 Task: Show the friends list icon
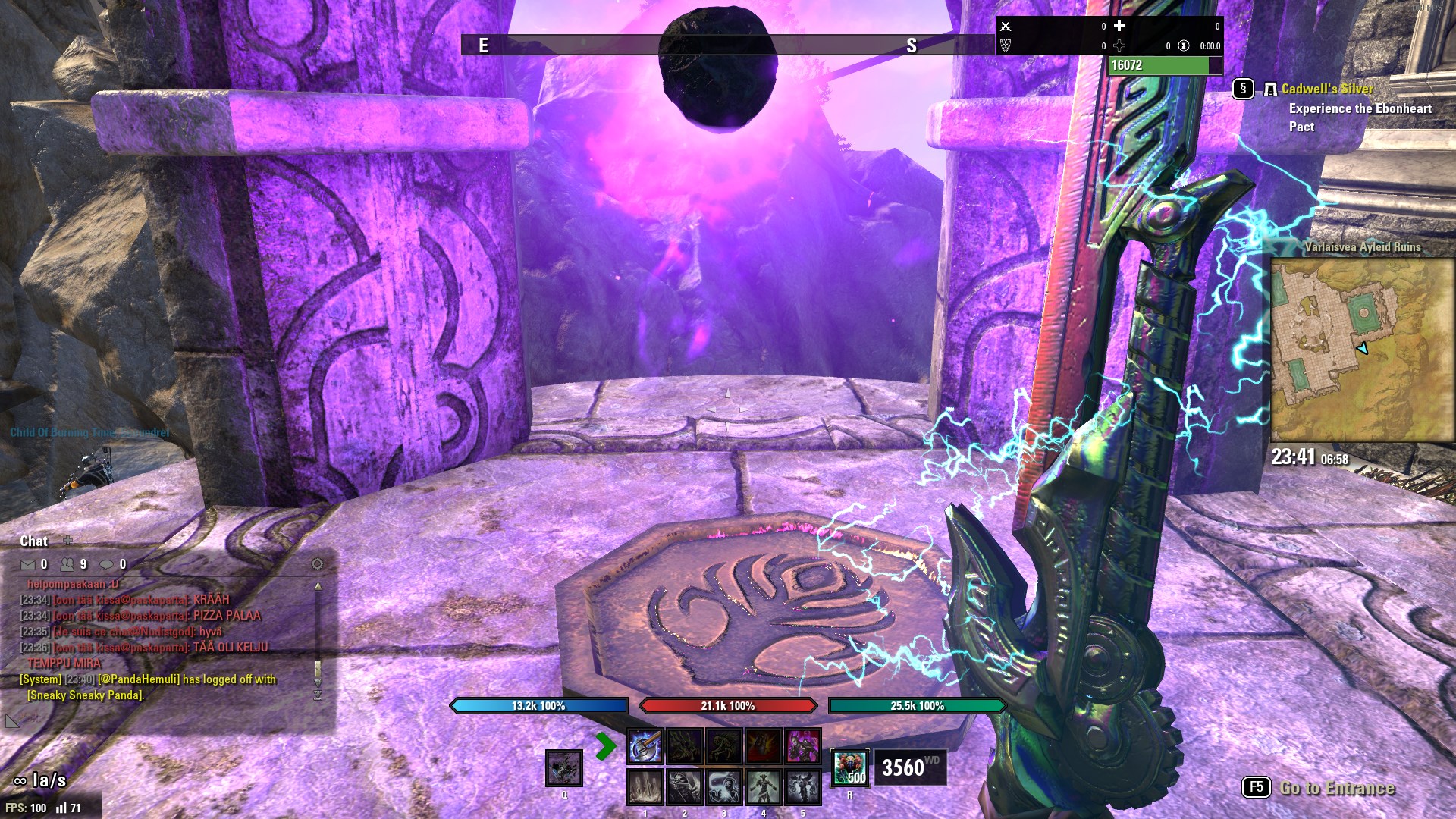point(67,564)
